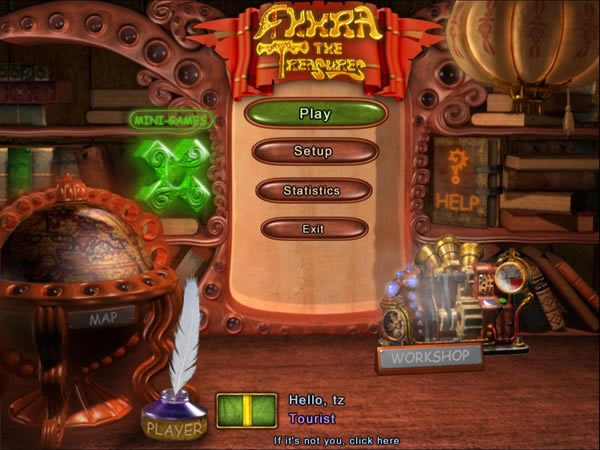Click the Player inkwell label
This screenshot has width=600, height=450.
pyautogui.click(x=174, y=429)
